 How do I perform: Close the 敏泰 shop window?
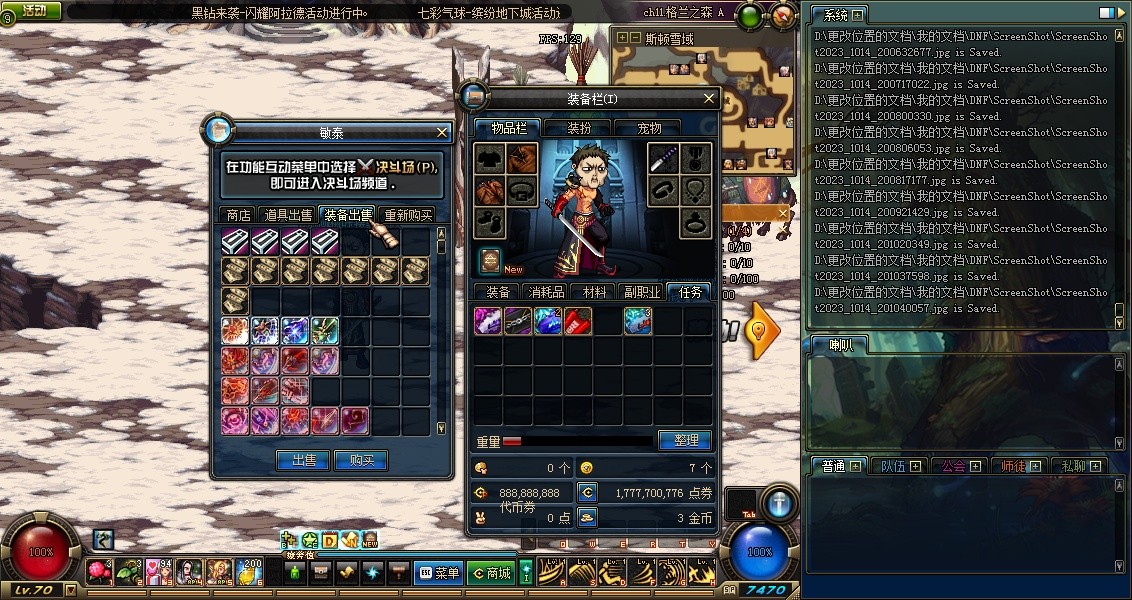[443, 132]
